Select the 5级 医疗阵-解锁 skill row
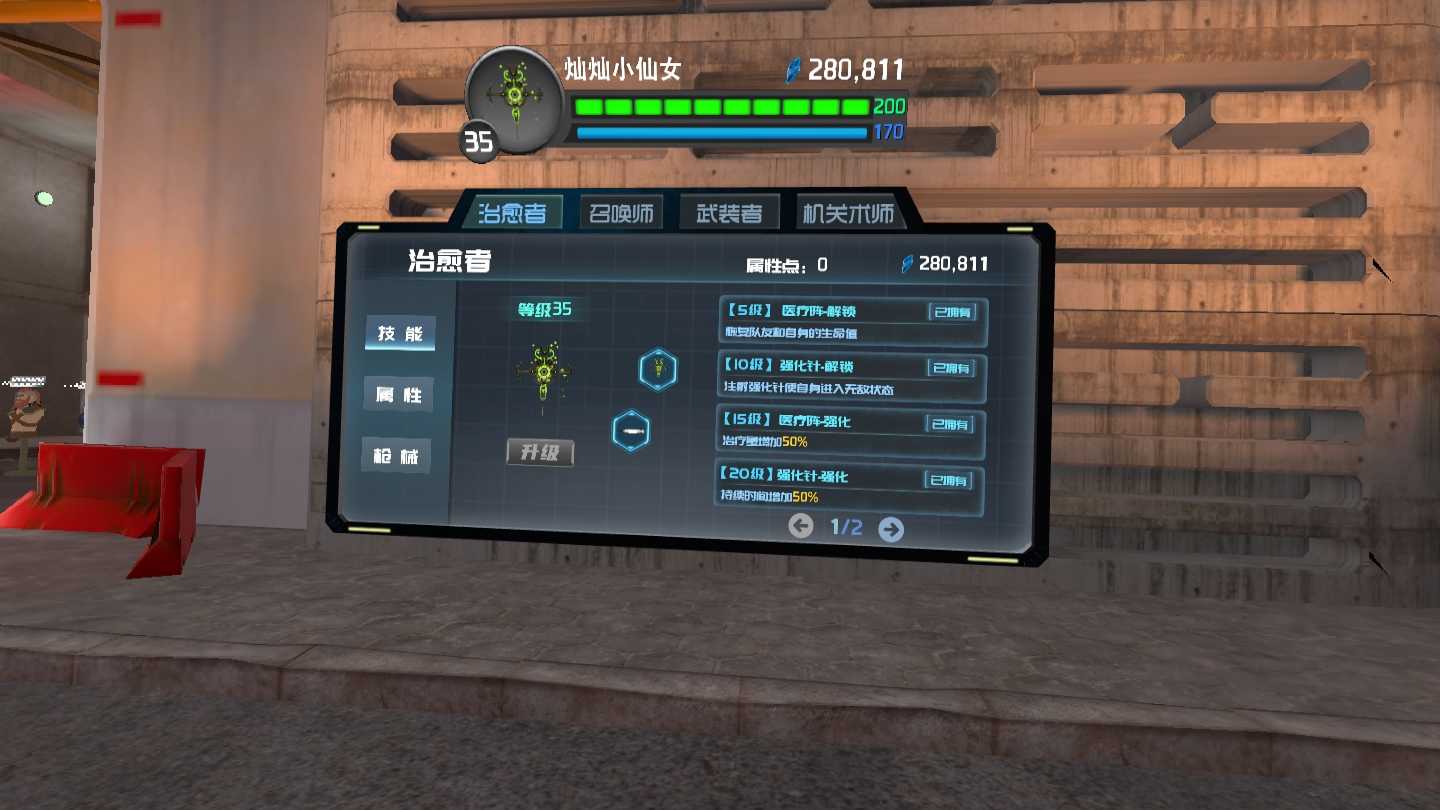Viewport: 1440px width, 810px height. coord(852,322)
